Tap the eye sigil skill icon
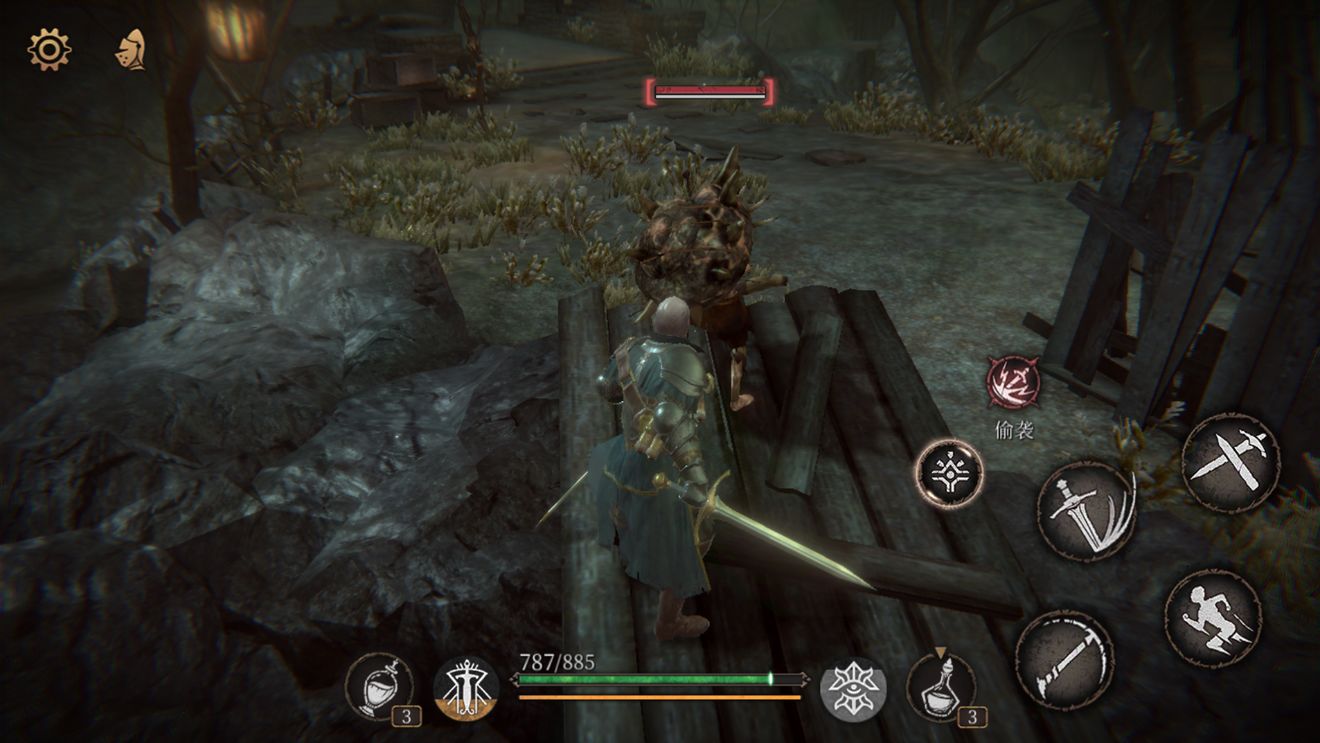 click(x=853, y=689)
